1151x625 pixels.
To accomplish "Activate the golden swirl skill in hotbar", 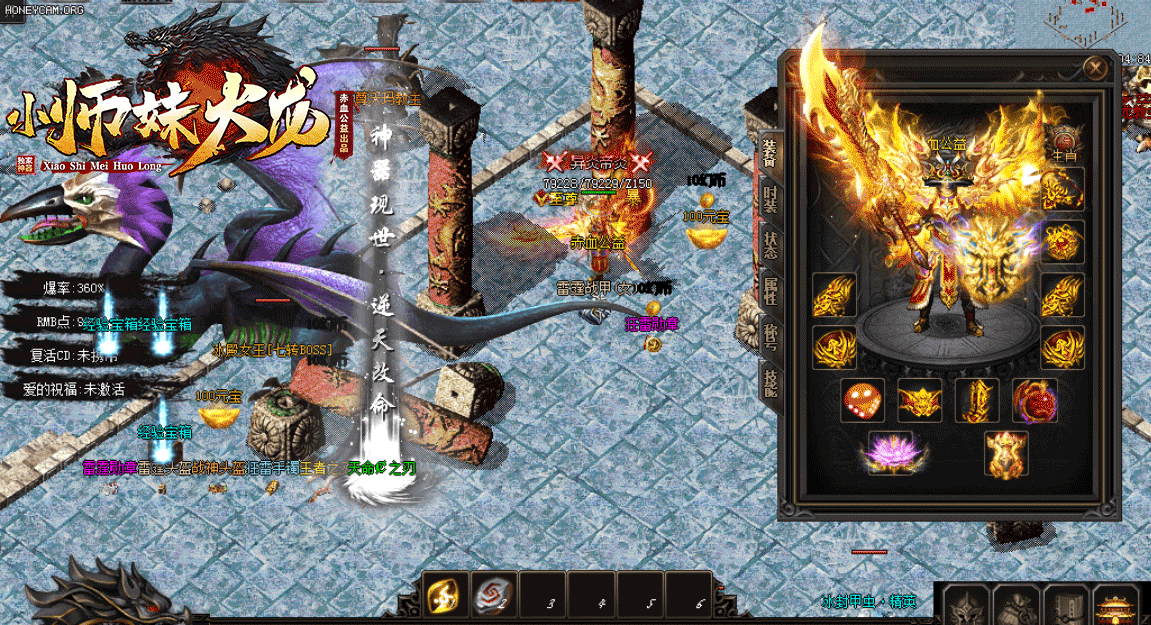I will tap(443, 596).
